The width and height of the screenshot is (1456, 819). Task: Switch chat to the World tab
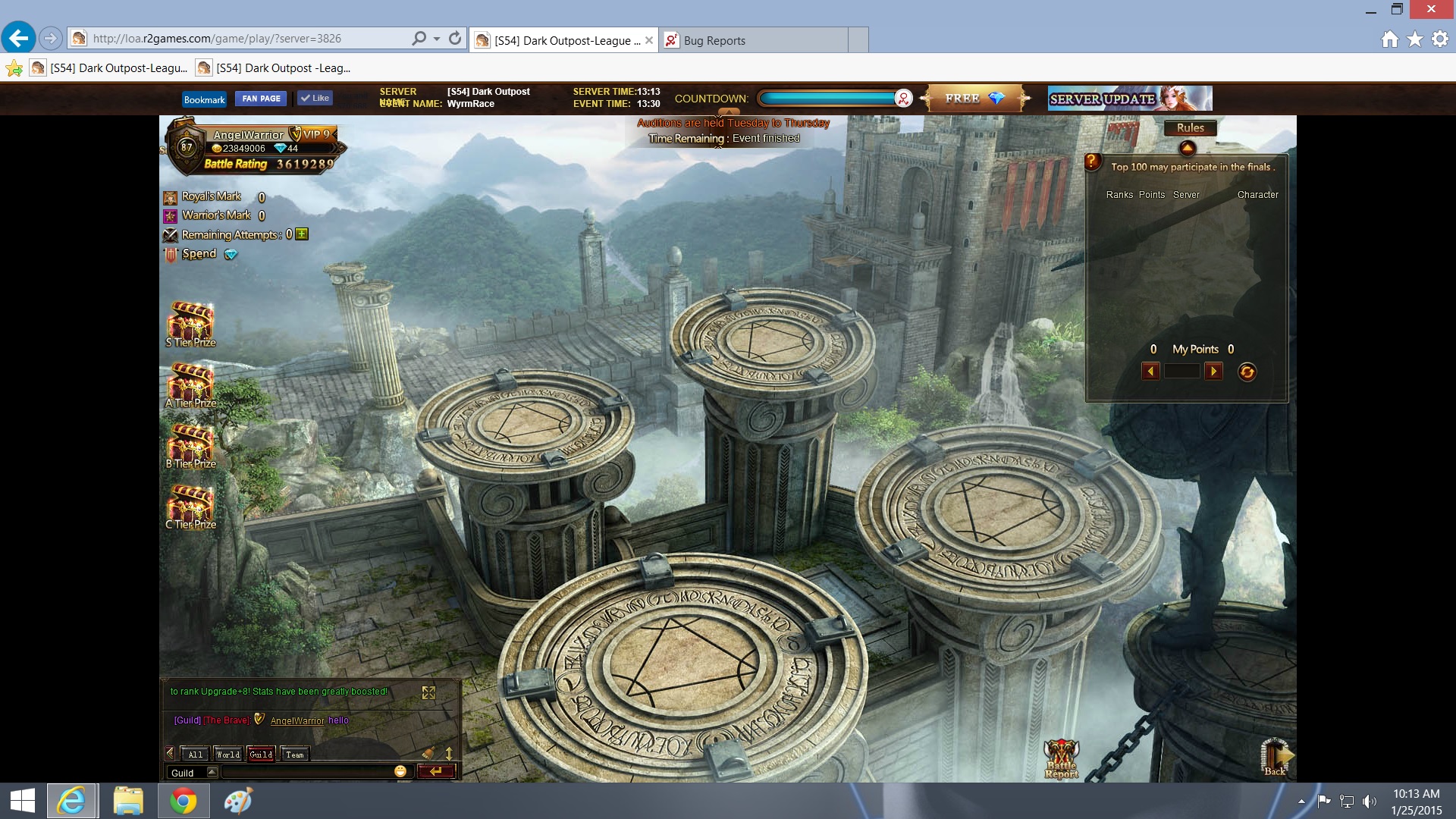click(227, 755)
